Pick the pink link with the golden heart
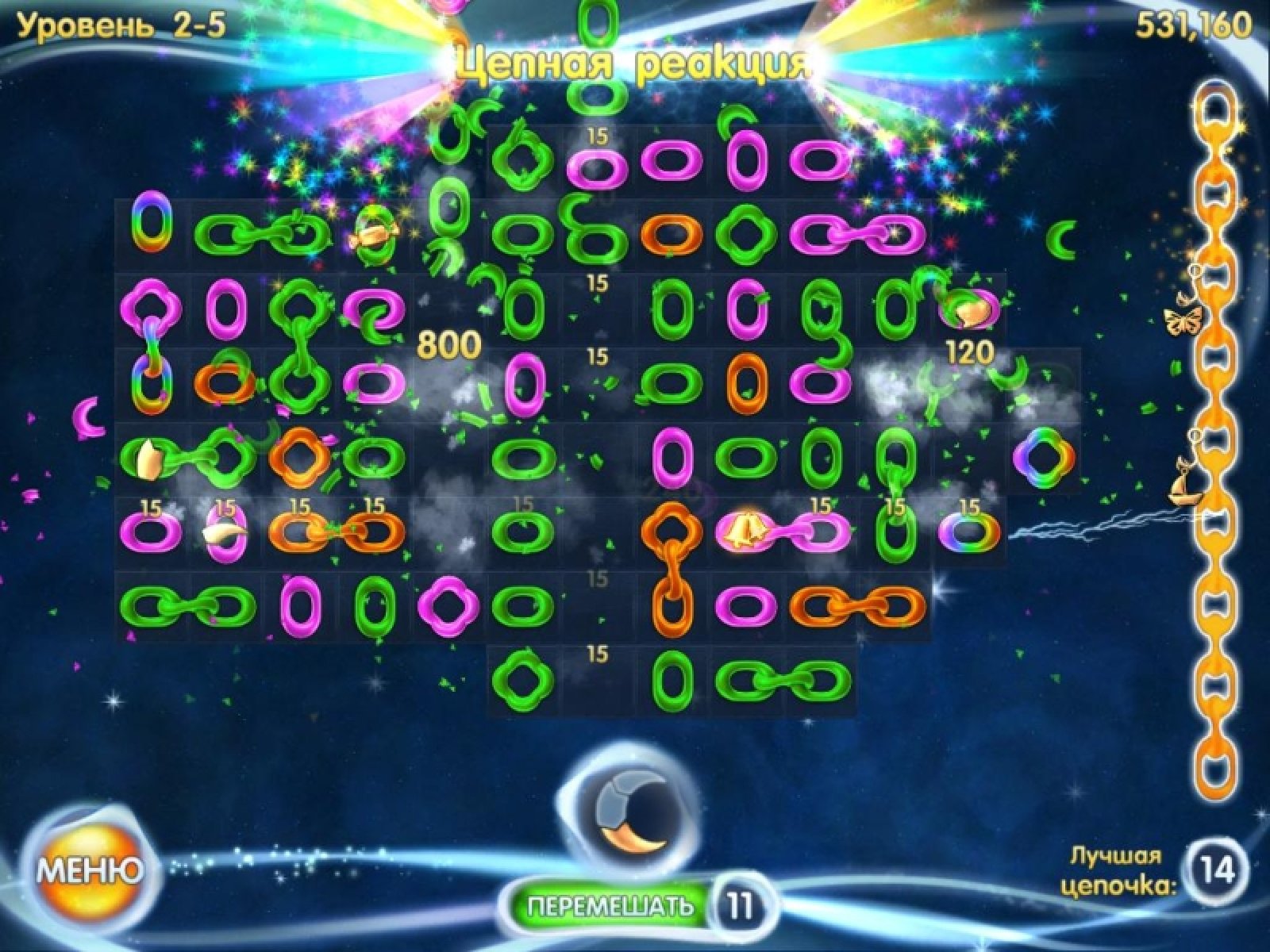The width and height of the screenshot is (1270, 952). click(x=969, y=310)
